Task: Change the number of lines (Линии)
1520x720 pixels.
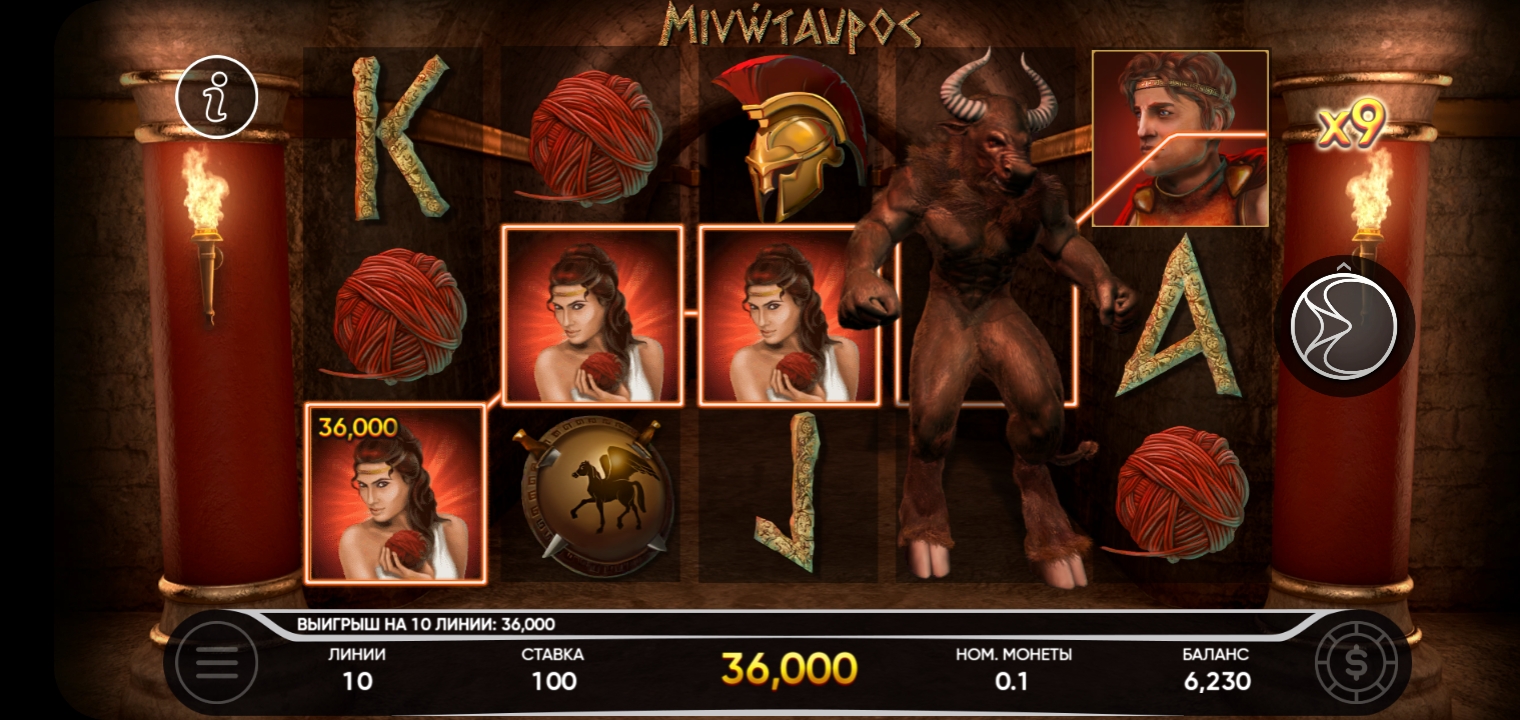Action: coord(357,670)
